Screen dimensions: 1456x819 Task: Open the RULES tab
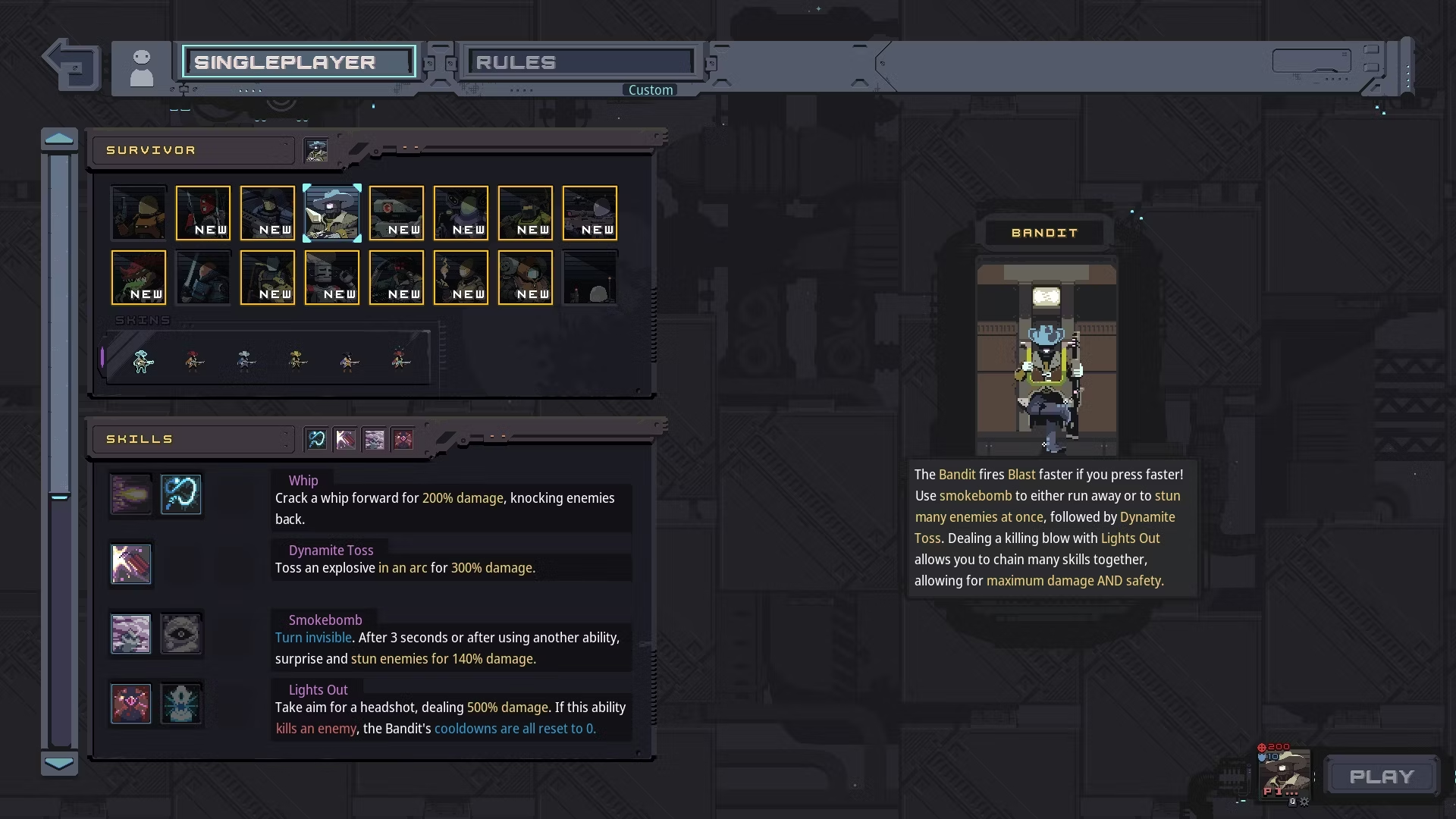click(x=581, y=62)
